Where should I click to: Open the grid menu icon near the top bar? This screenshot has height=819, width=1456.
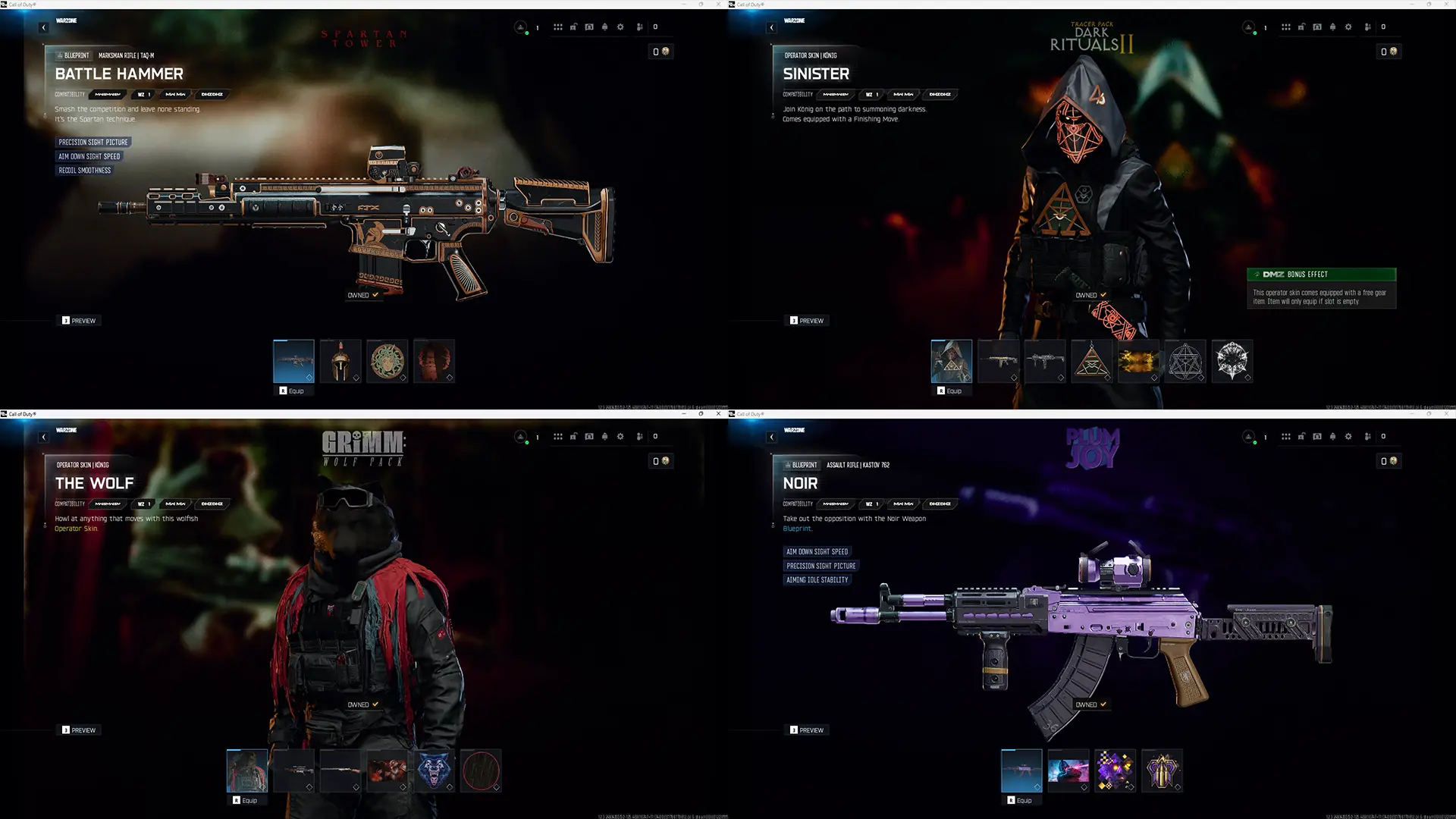coord(558,27)
